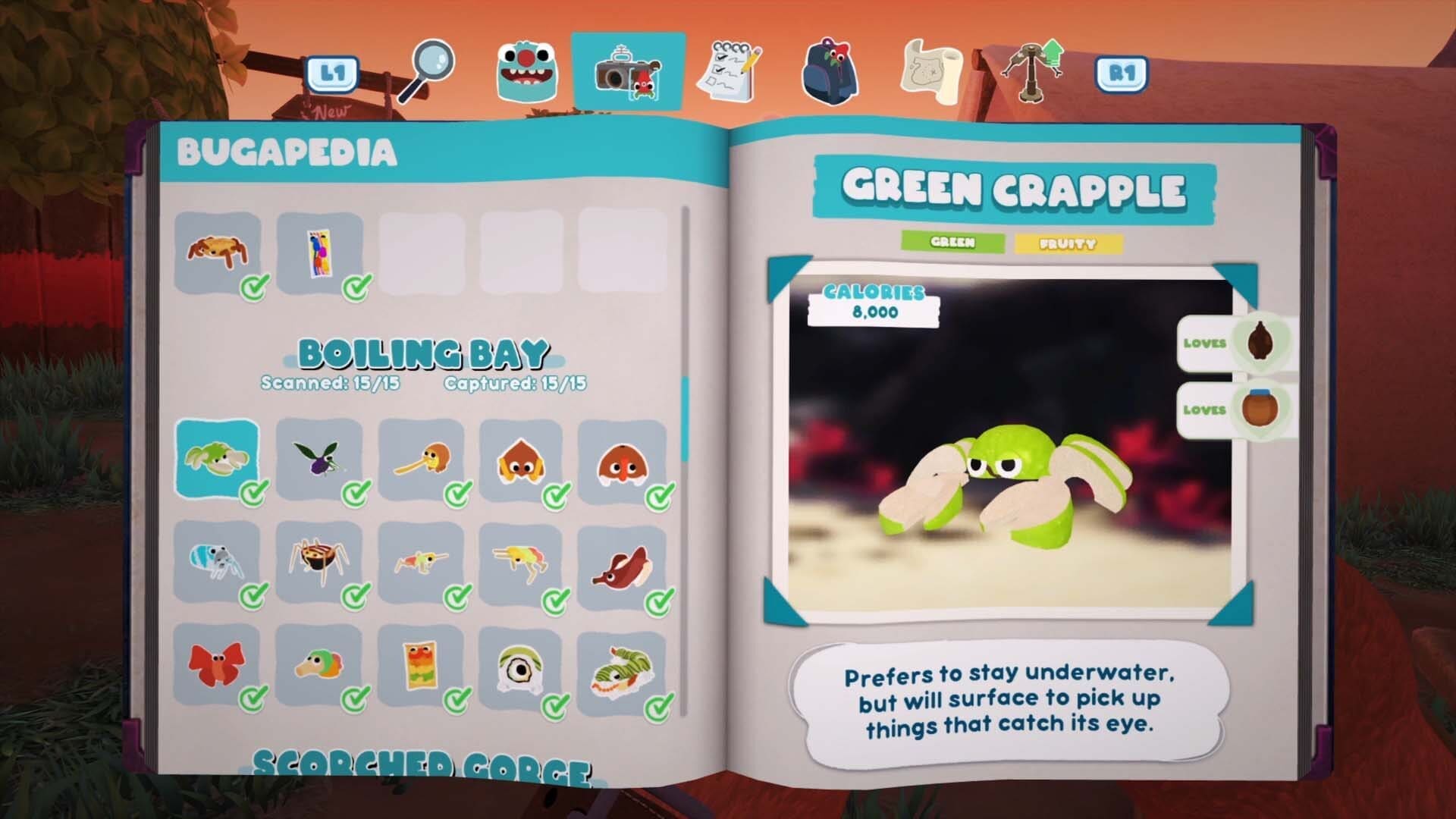Screen dimensions: 1456x819
Task: Click the Calories 8,000 info panel
Action: click(872, 300)
